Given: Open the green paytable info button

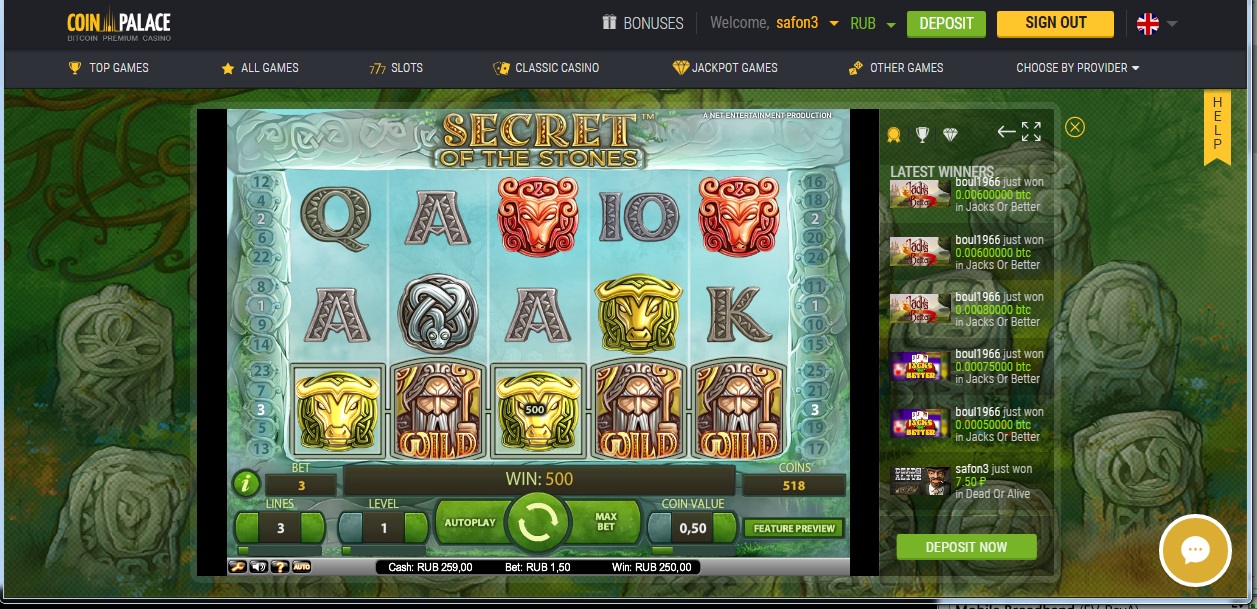Looking at the screenshot, I should tap(246, 485).
